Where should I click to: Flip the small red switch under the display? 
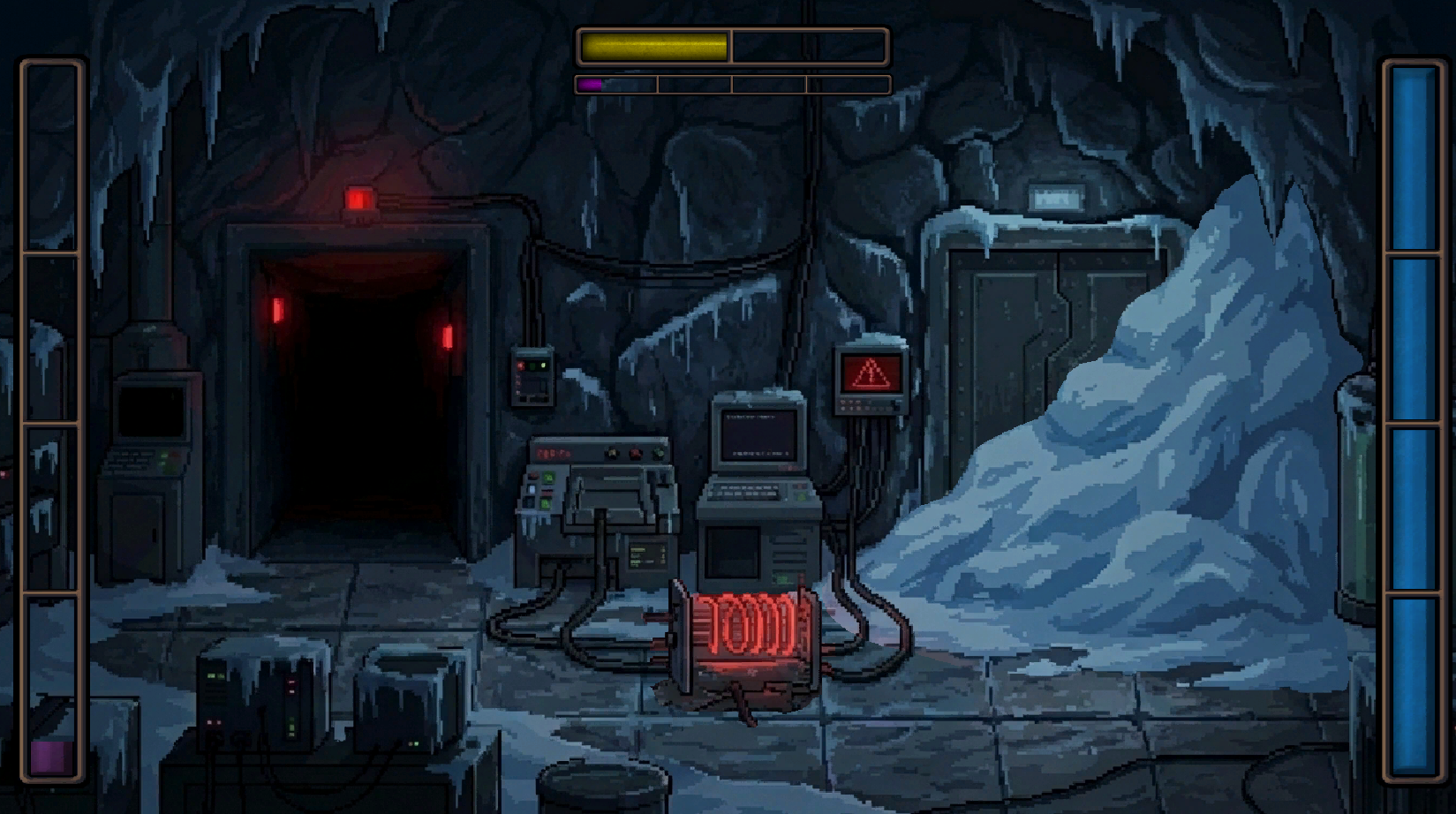point(546,492)
